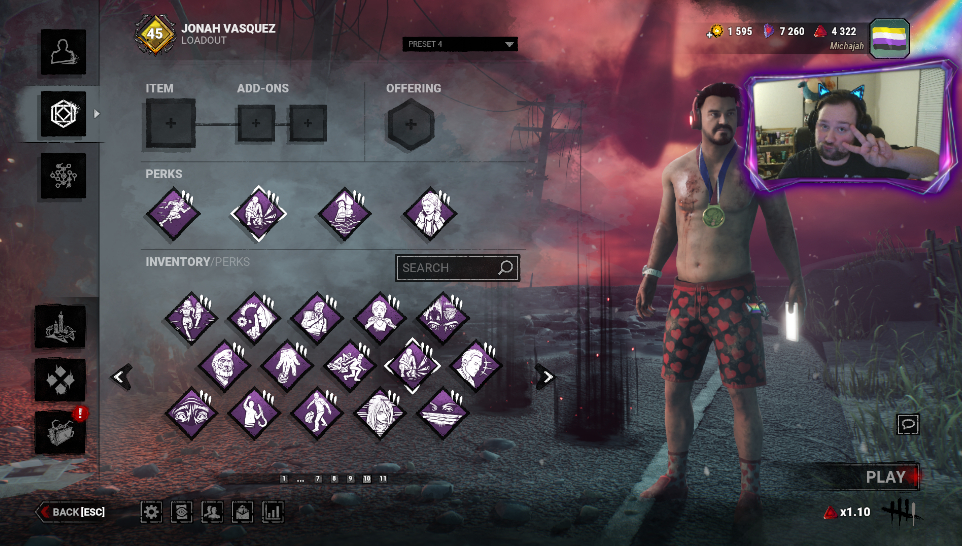Show the previous page of perks

(121, 376)
